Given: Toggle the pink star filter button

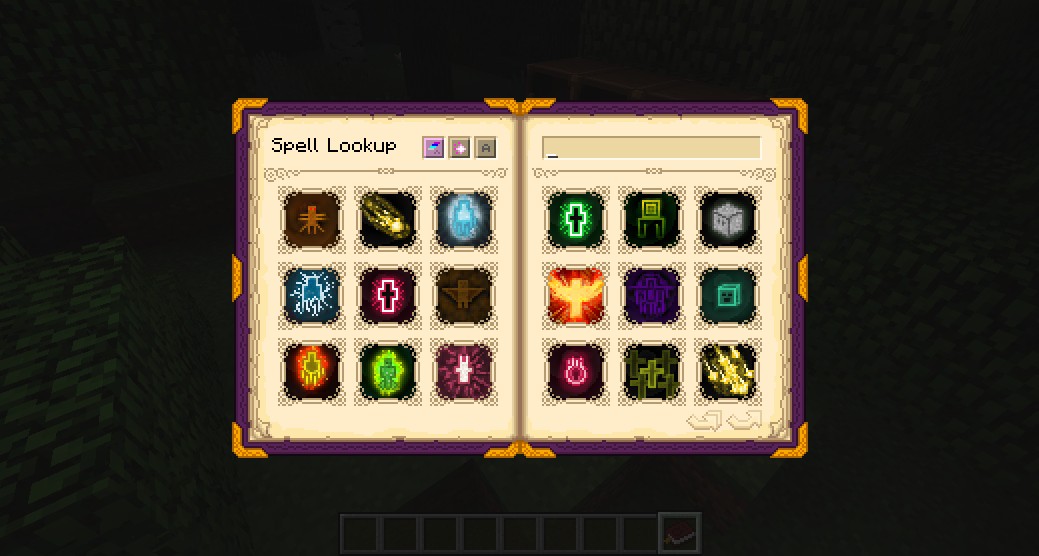Looking at the screenshot, I should [x=459, y=148].
